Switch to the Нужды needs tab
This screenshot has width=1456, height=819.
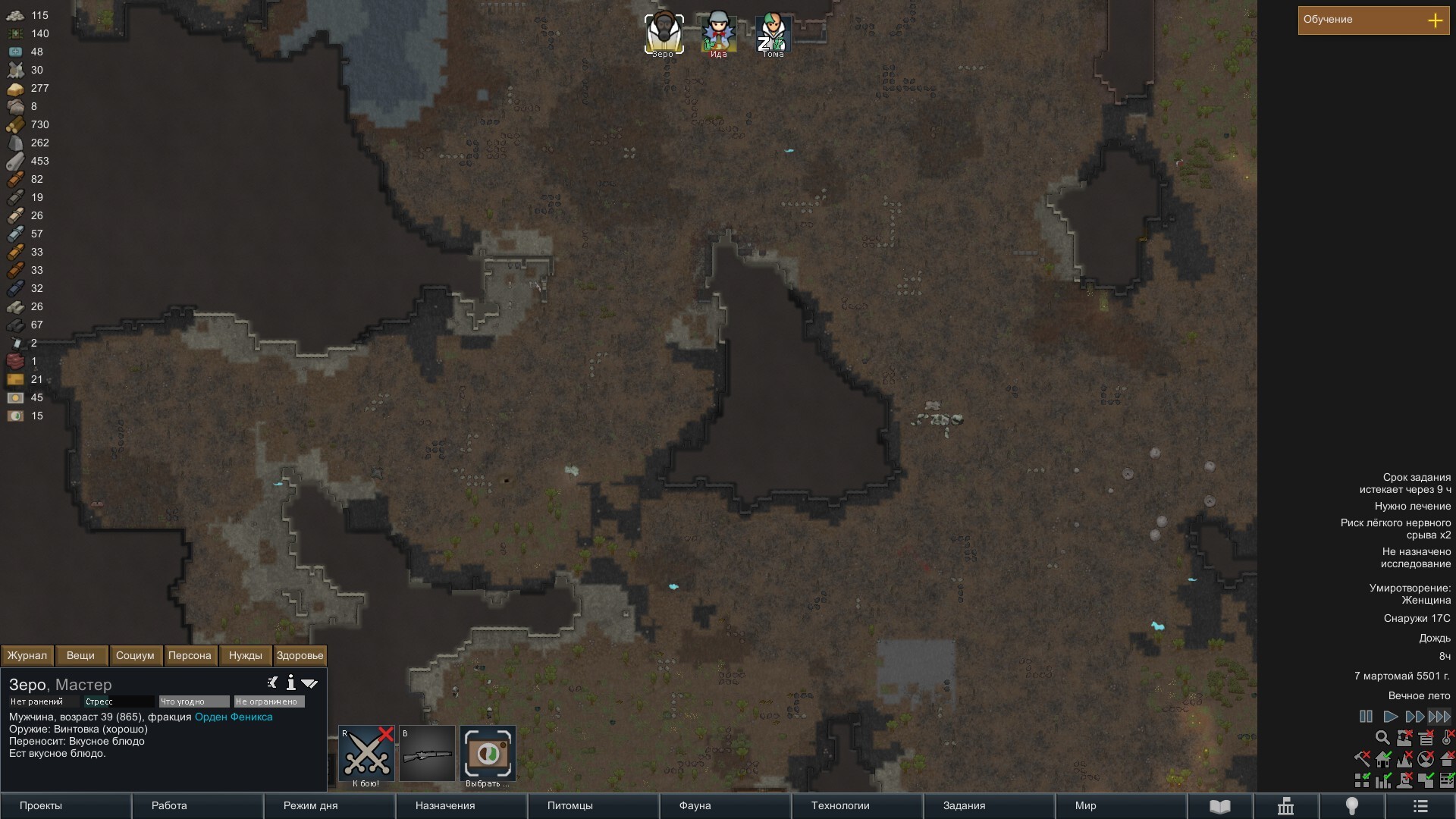click(245, 655)
